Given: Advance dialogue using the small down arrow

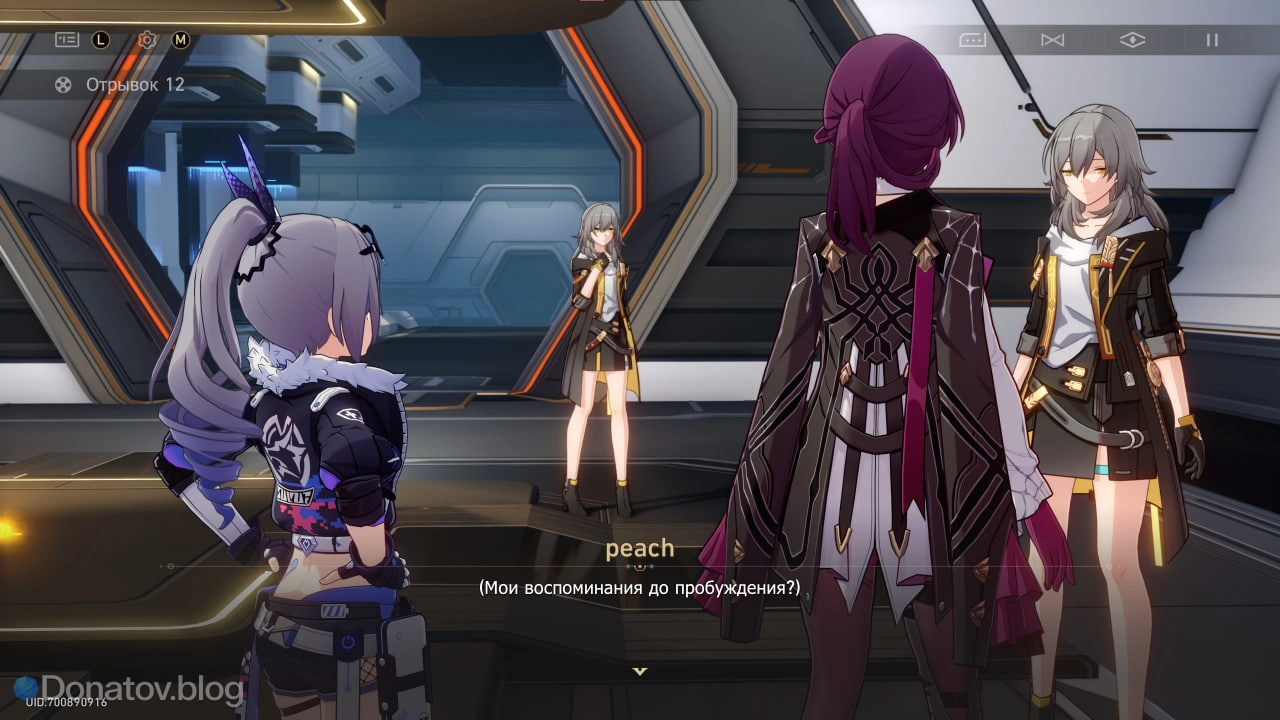Looking at the screenshot, I should (640, 671).
